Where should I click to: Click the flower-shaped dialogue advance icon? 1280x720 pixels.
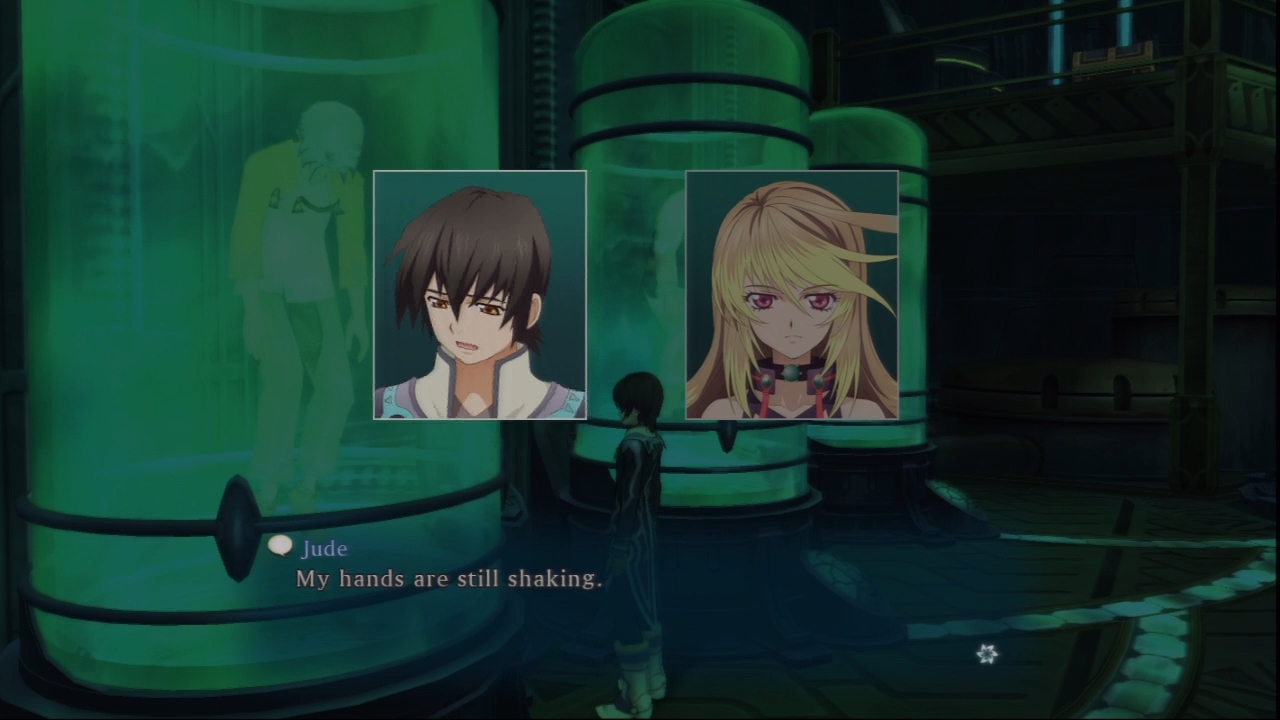(987, 654)
